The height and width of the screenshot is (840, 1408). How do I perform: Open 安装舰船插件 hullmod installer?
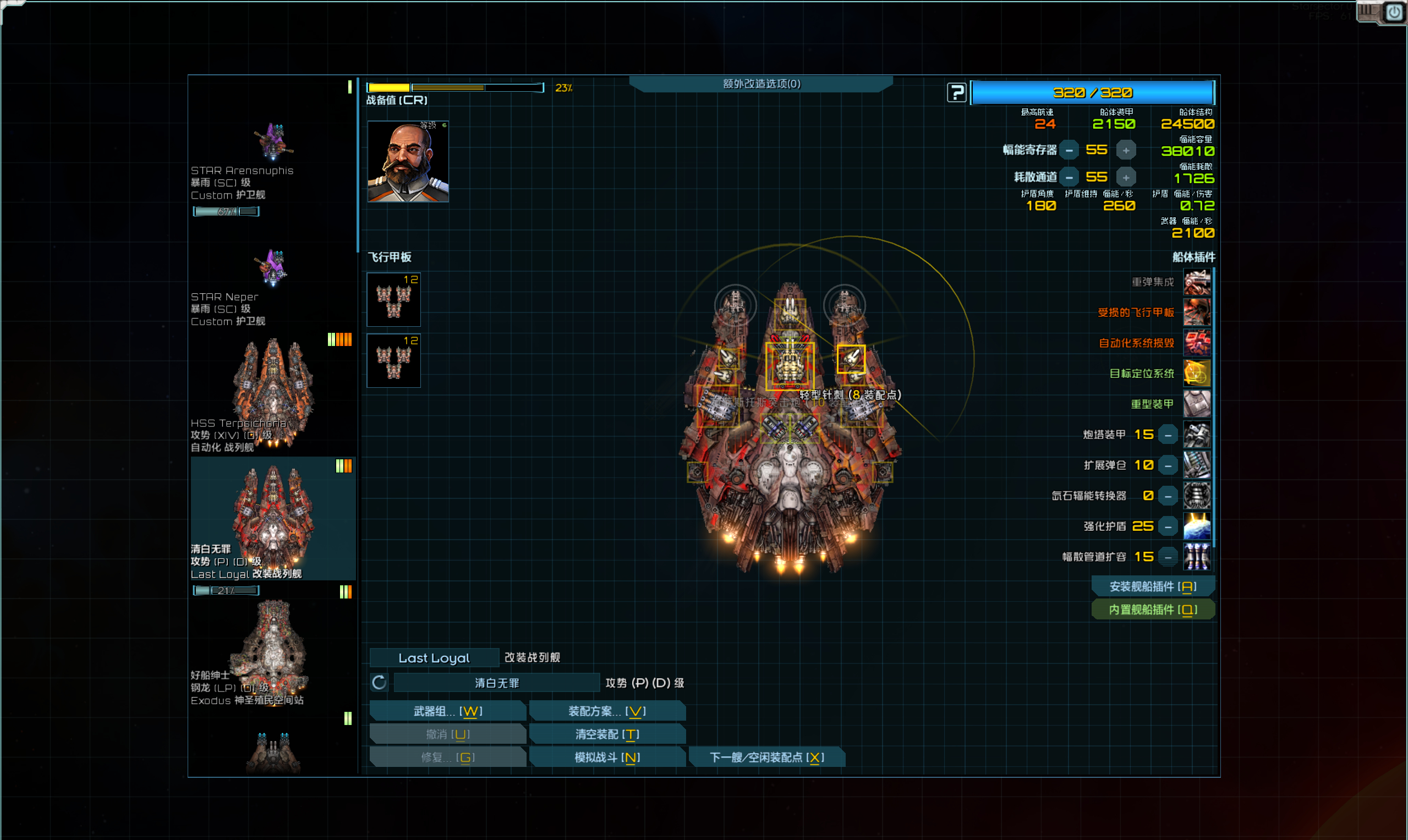pyautogui.click(x=1153, y=586)
